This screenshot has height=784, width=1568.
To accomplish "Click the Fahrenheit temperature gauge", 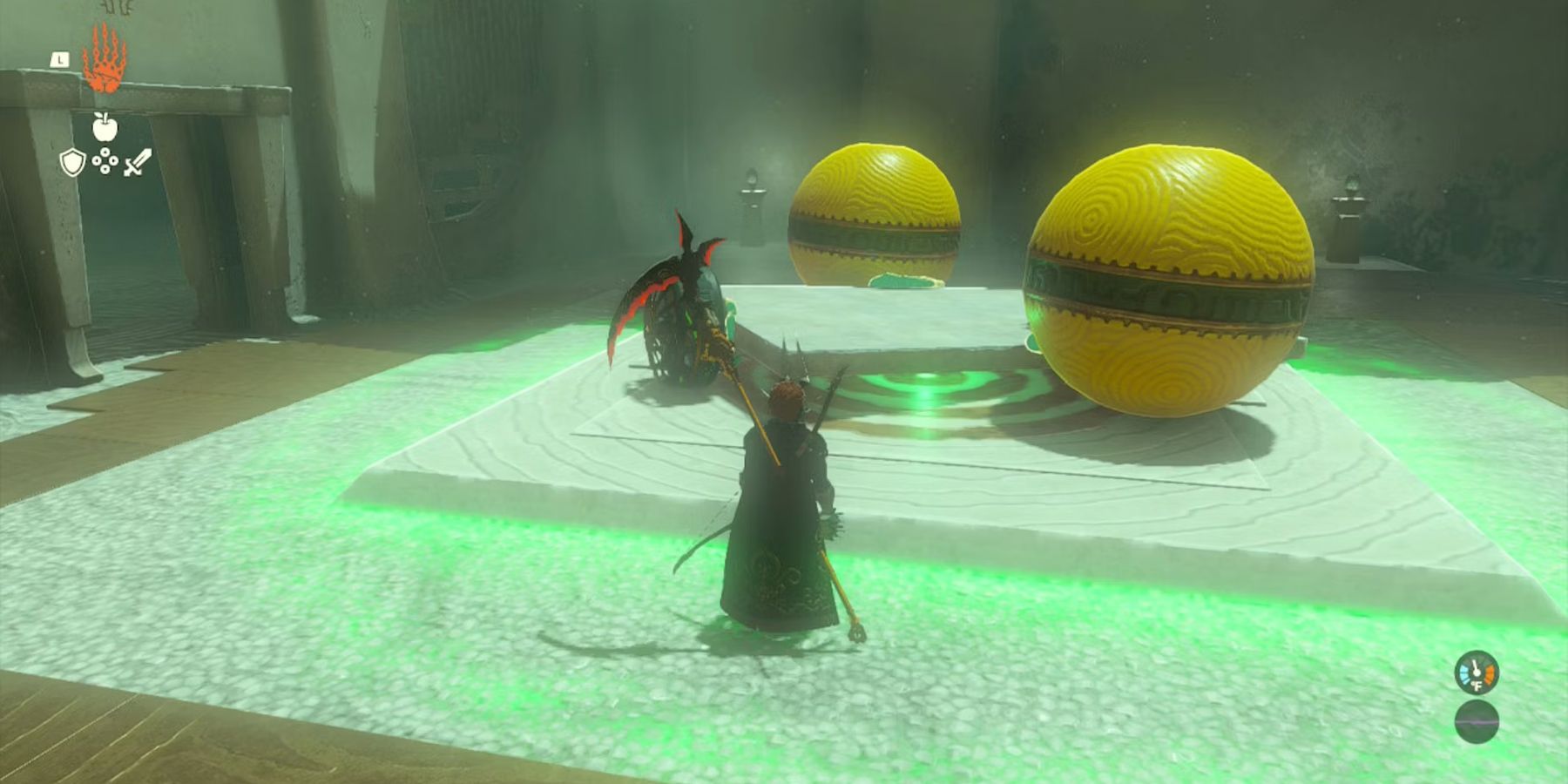I will pos(1477,673).
